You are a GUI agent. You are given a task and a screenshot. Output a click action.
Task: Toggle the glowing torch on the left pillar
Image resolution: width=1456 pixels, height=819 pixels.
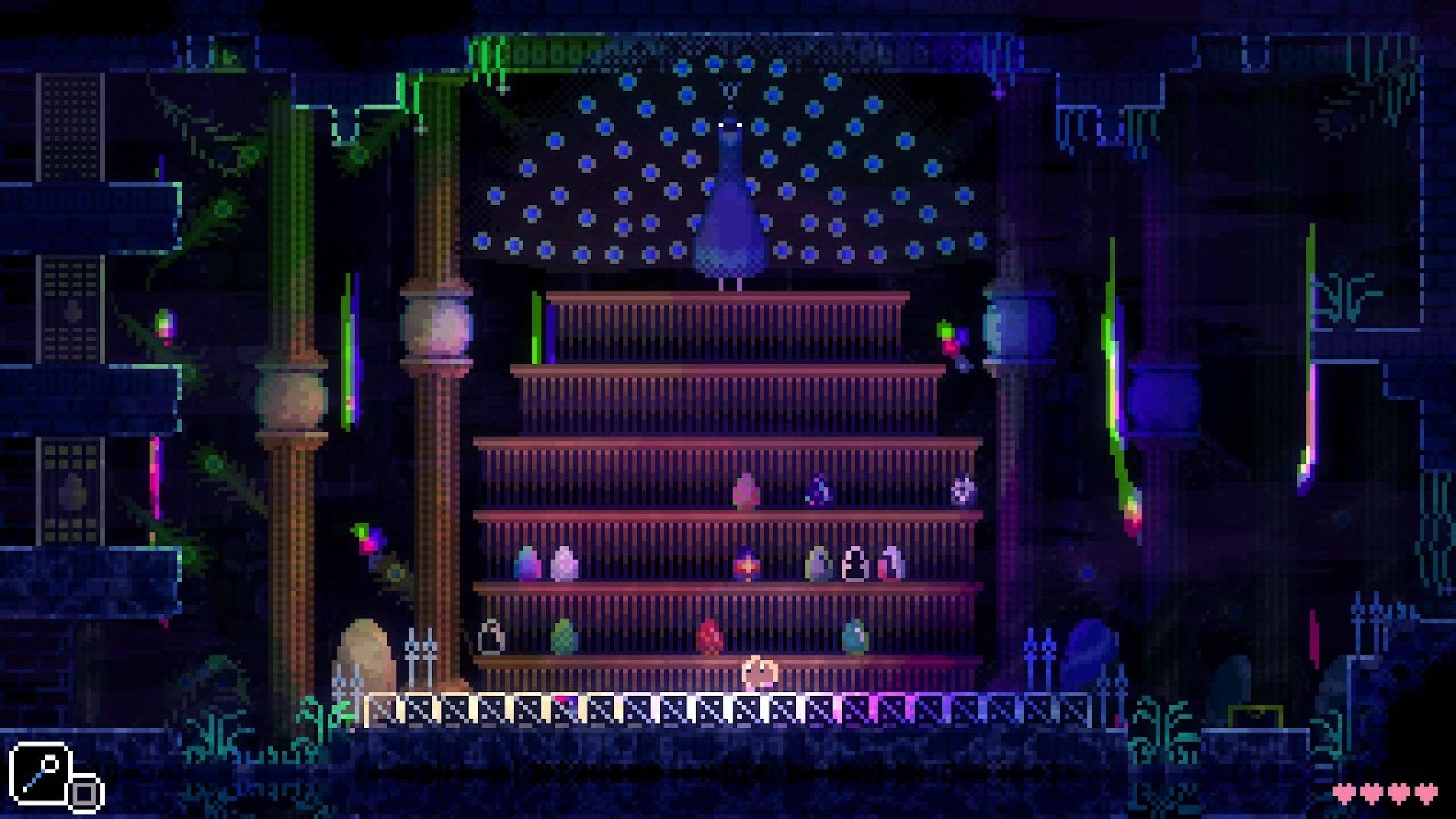click(x=349, y=350)
